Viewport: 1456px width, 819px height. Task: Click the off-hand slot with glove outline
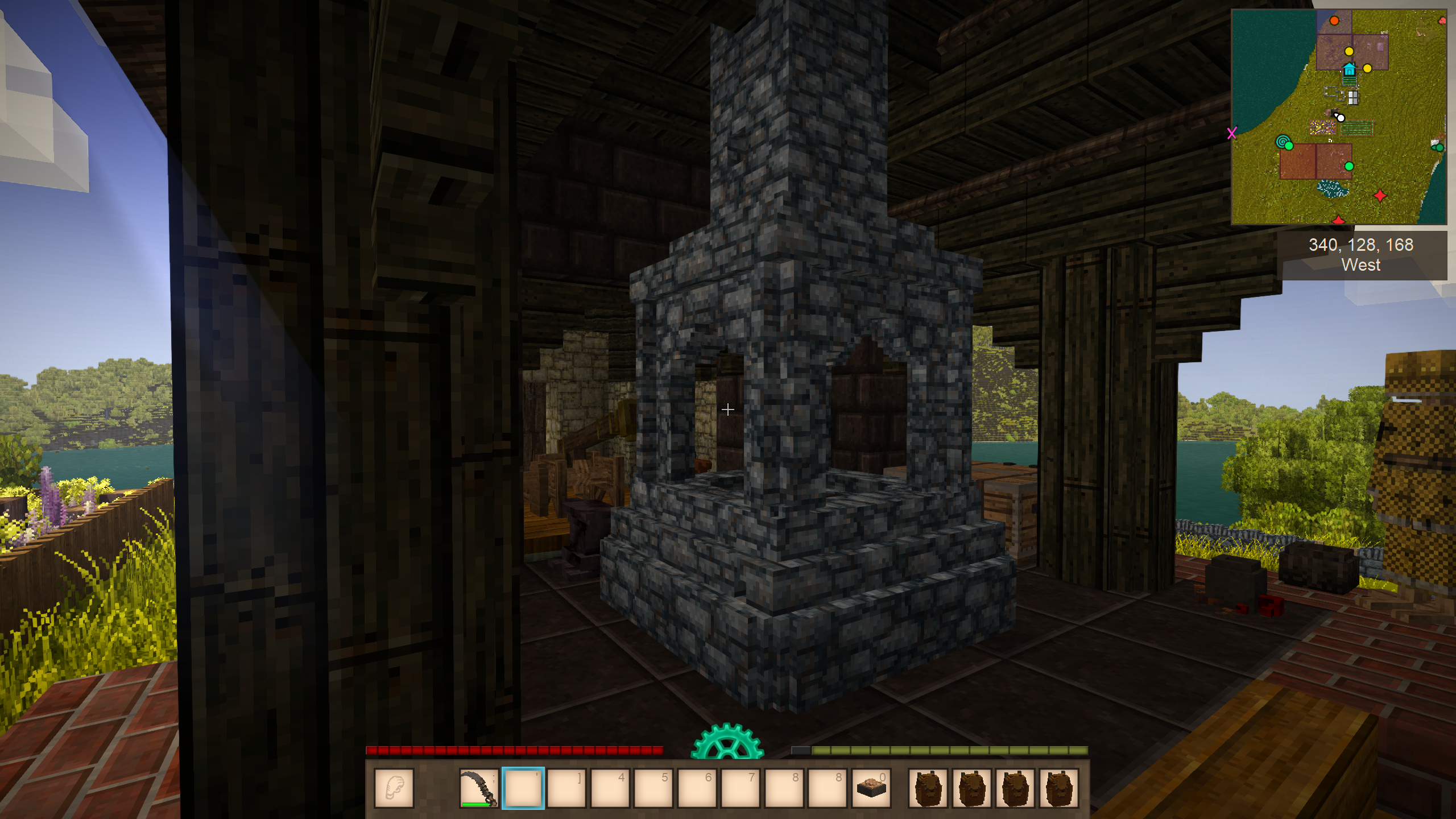pyautogui.click(x=394, y=788)
